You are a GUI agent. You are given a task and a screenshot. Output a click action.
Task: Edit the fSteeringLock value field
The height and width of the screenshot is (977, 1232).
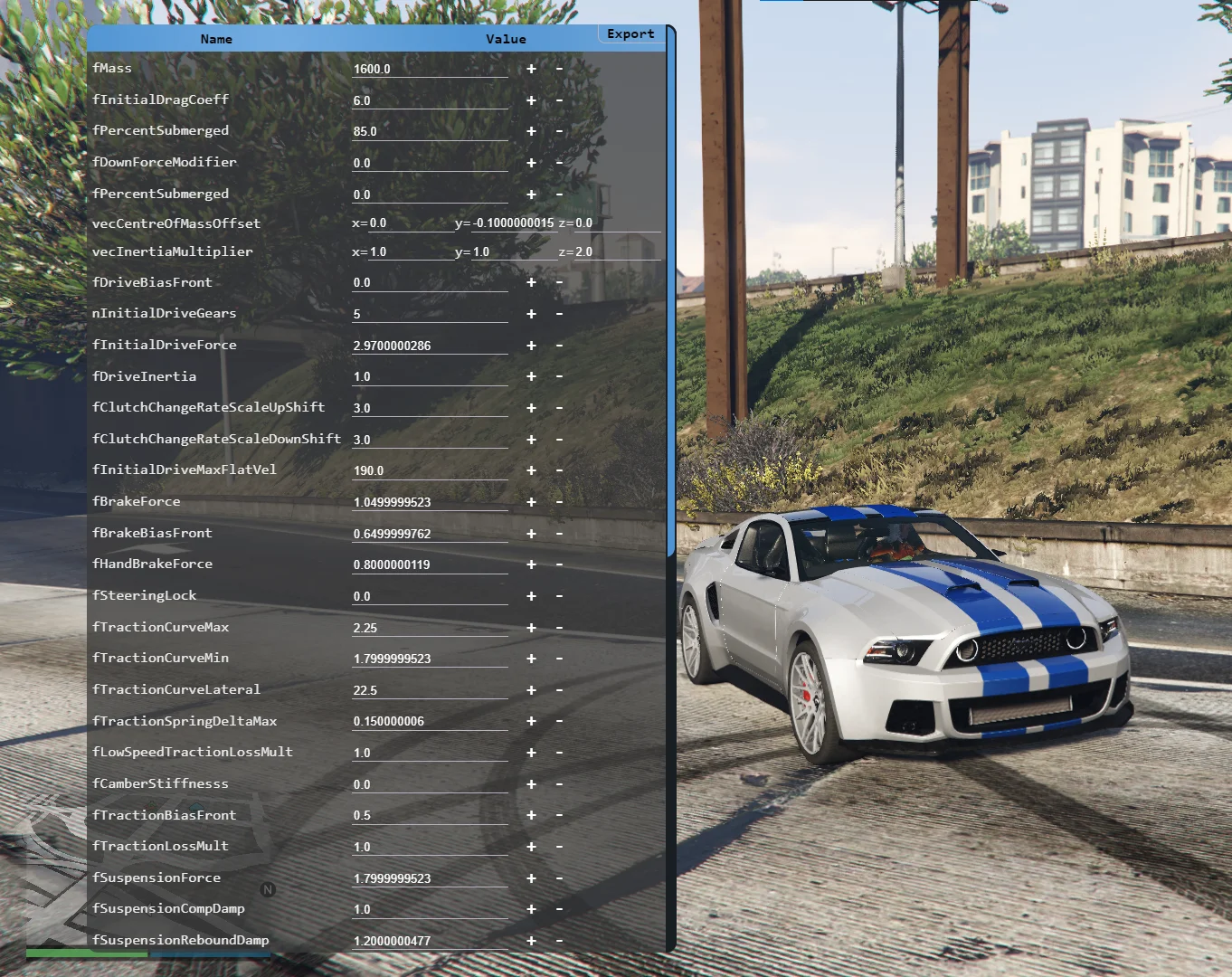click(x=429, y=596)
